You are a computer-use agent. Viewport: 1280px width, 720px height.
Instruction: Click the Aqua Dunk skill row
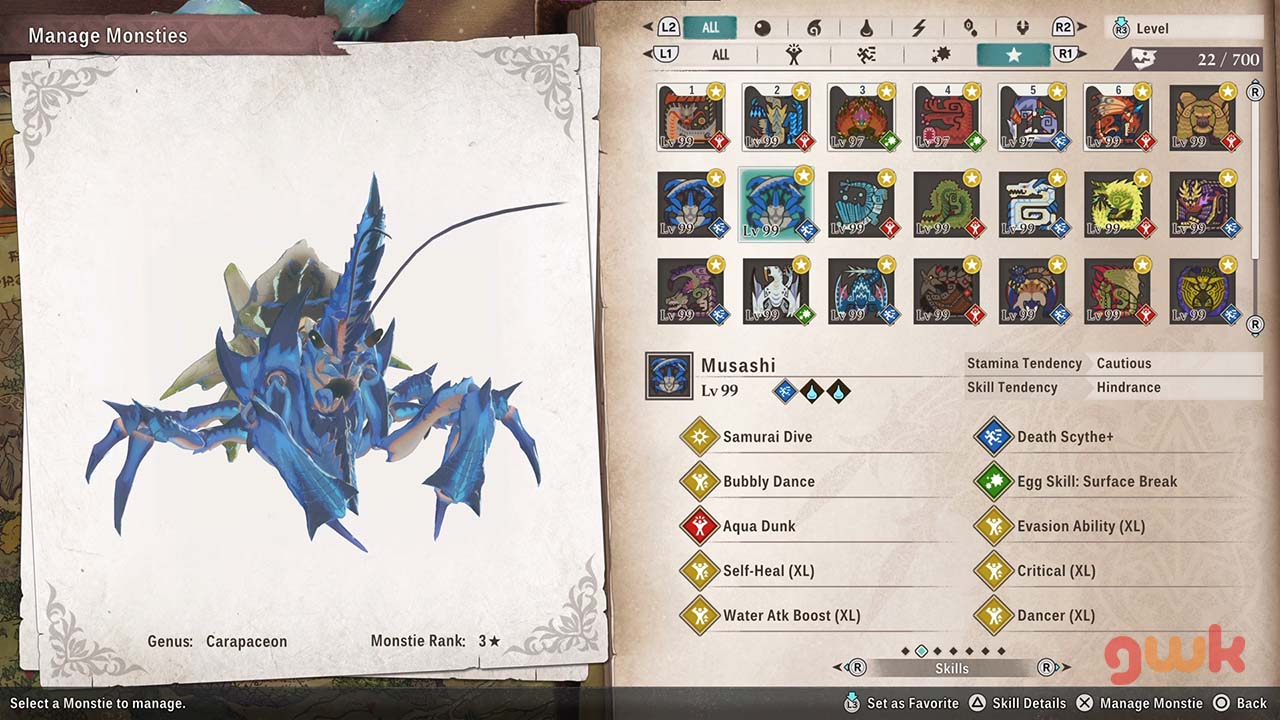point(759,526)
